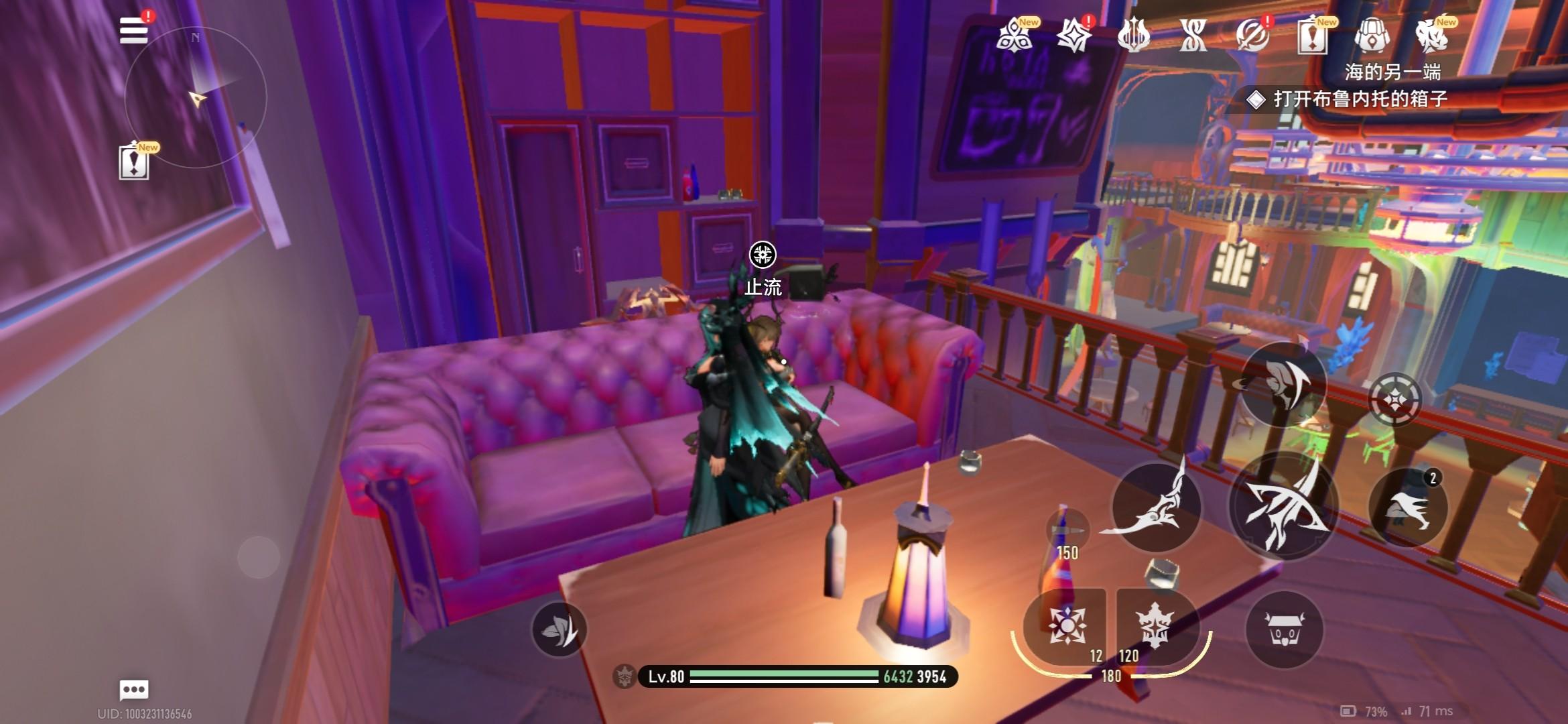
Task: Open the exclamation card icon below the compass
Action: (134, 162)
